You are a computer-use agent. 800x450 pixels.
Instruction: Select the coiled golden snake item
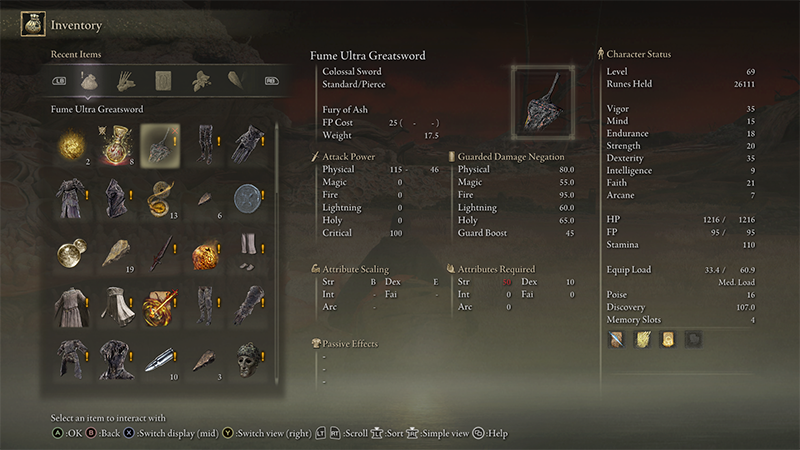(160, 197)
